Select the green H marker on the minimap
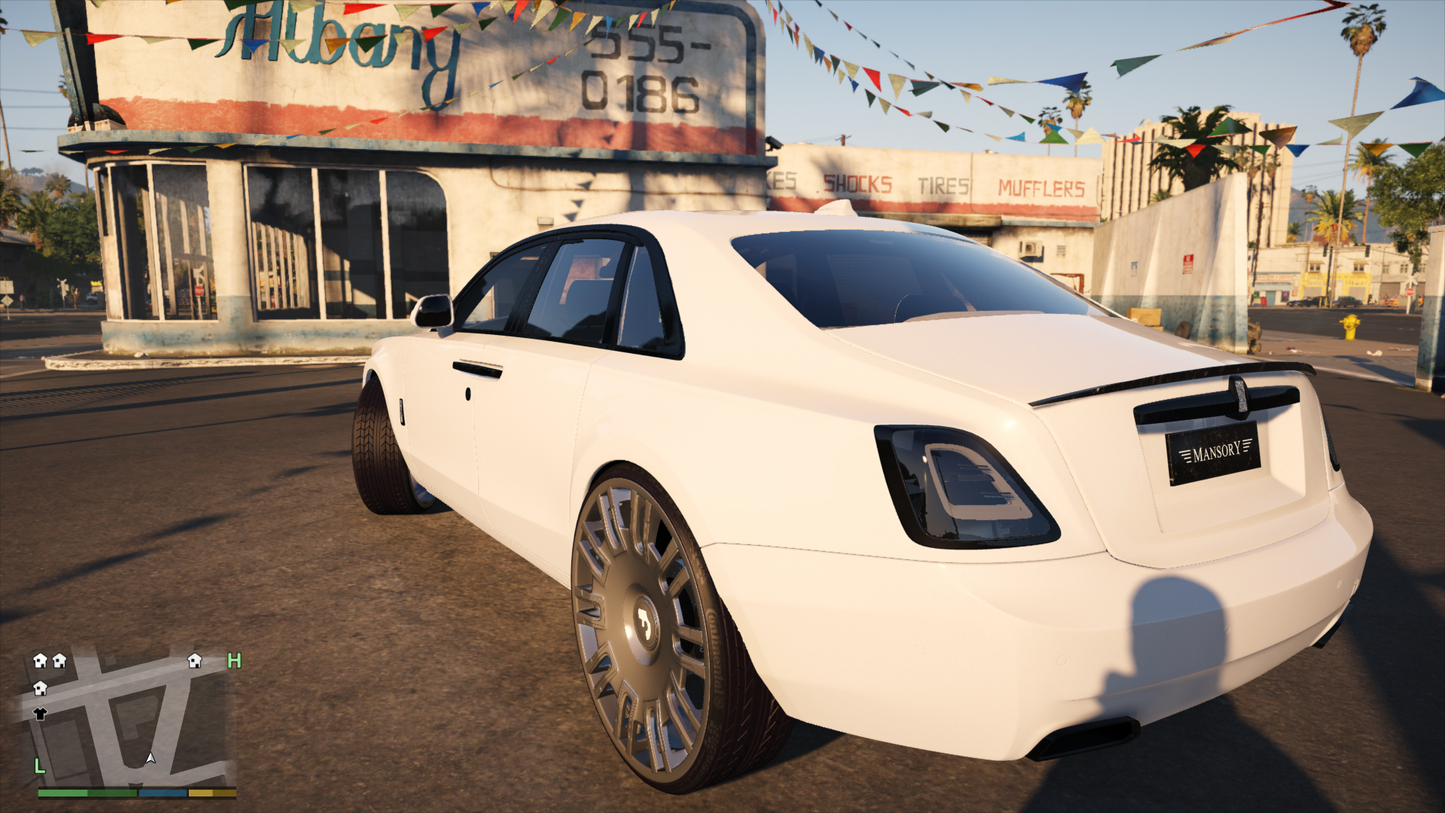 point(234,660)
